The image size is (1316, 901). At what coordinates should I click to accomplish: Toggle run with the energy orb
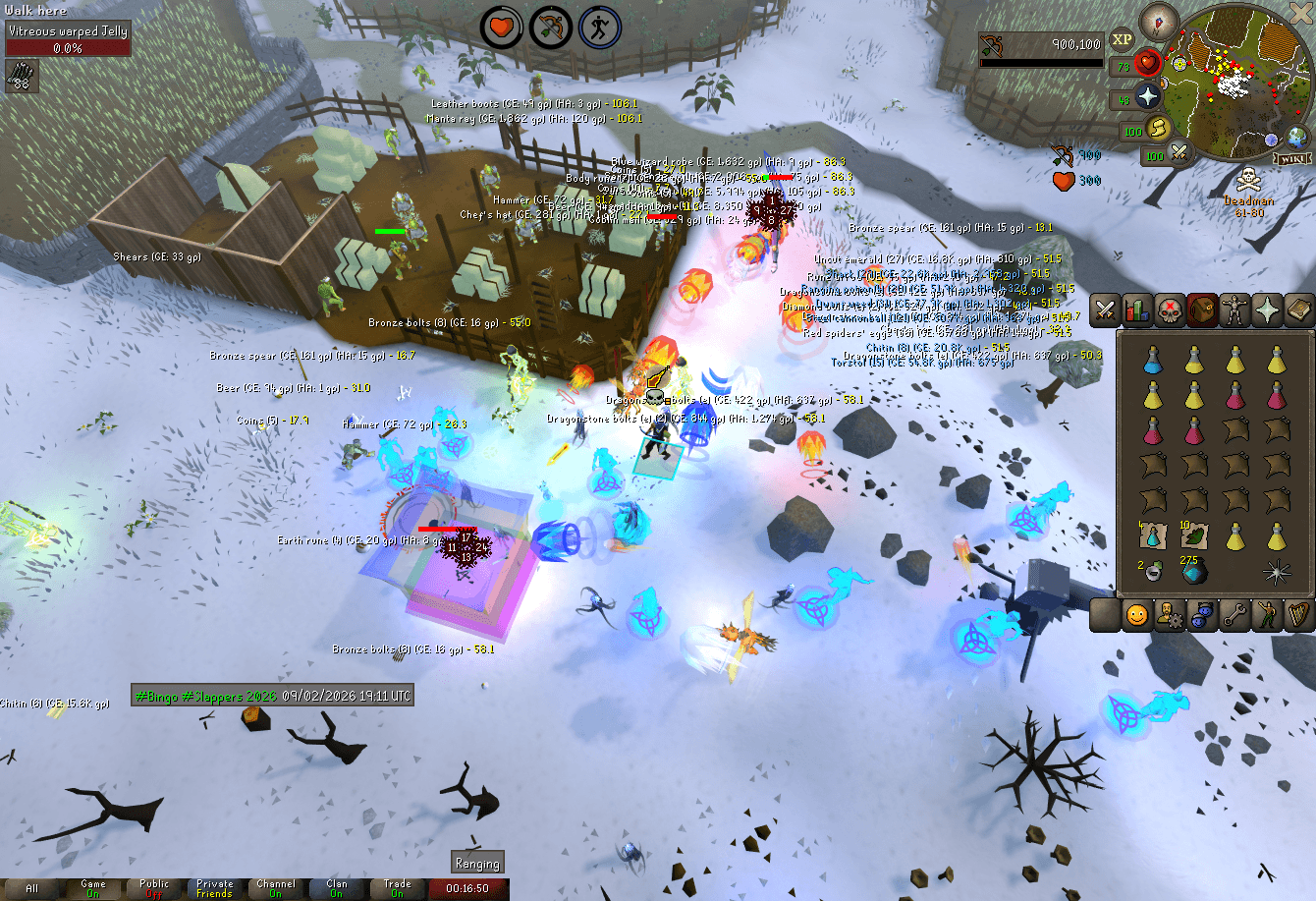click(x=1158, y=129)
